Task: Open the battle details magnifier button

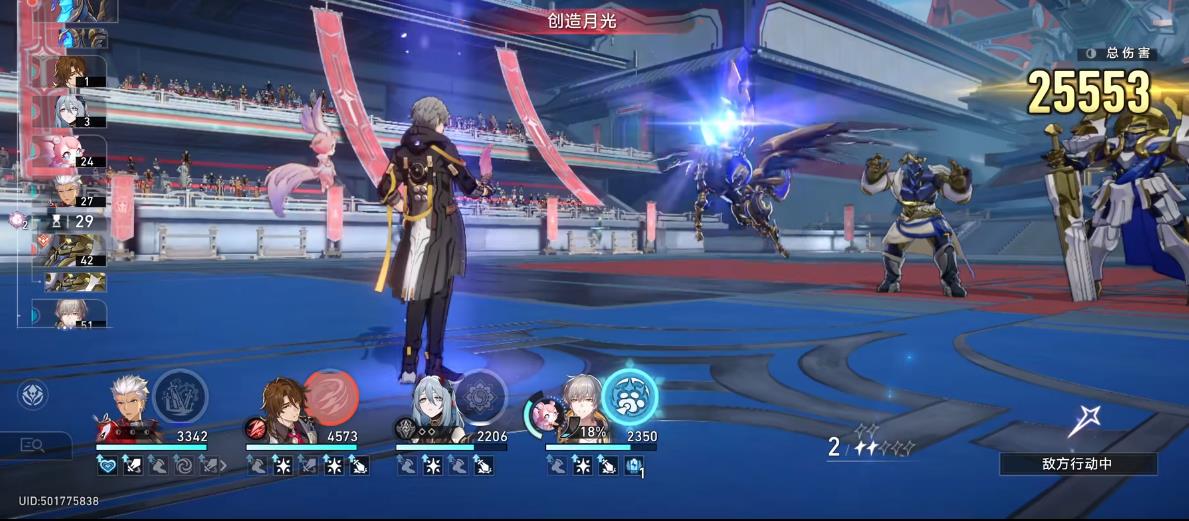Action: (x=32, y=446)
